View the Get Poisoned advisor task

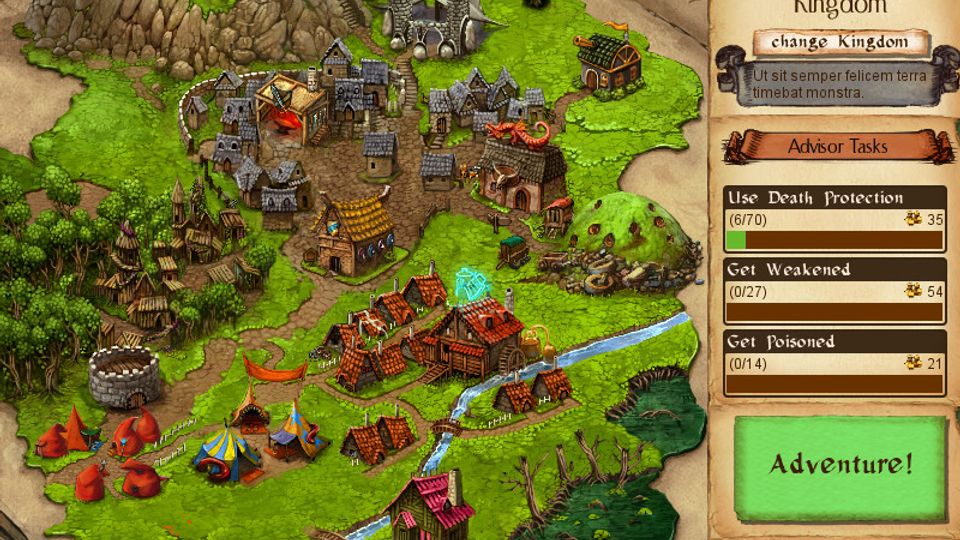click(x=834, y=362)
